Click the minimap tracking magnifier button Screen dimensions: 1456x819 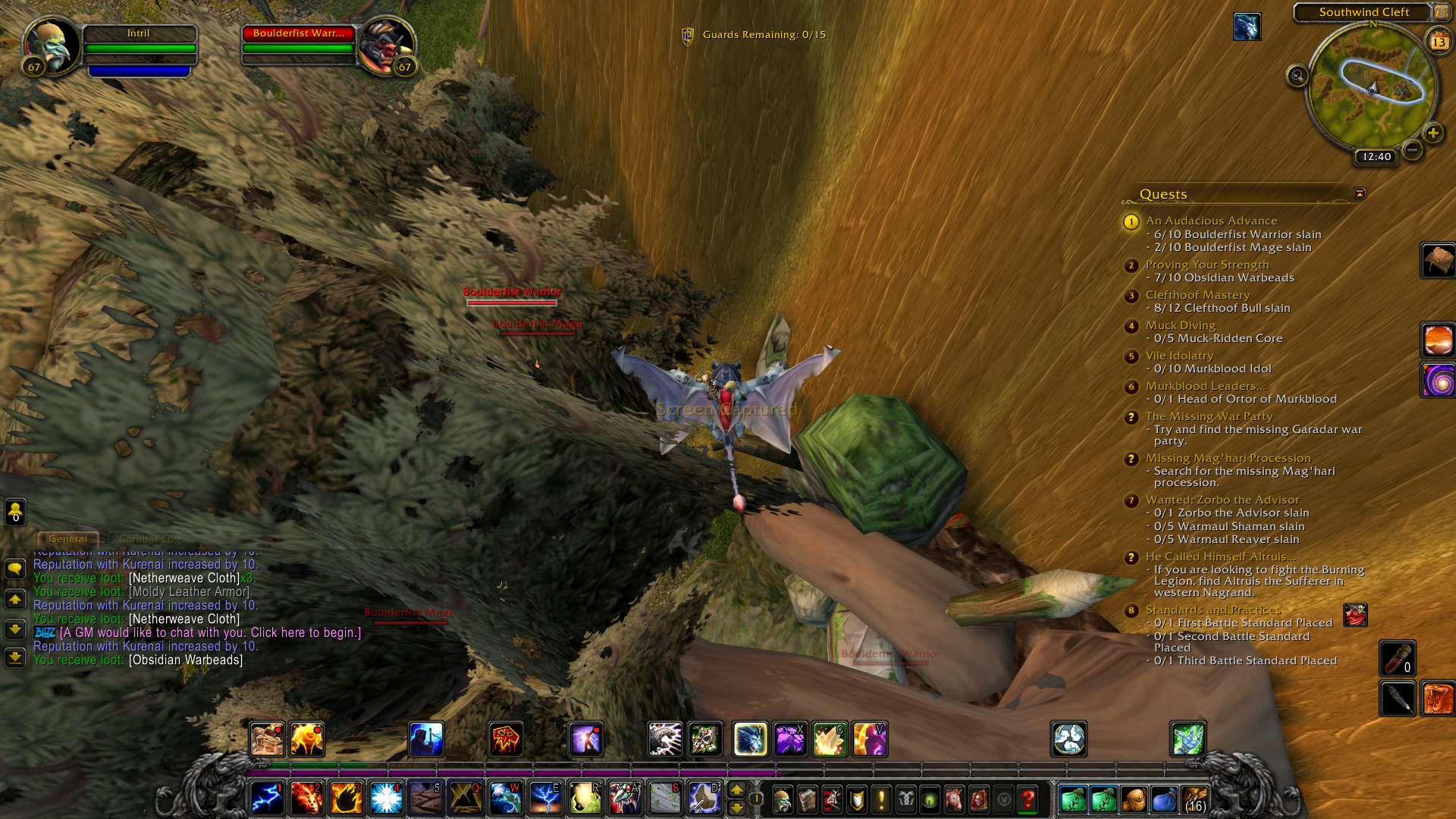[x=1298, y=76]
